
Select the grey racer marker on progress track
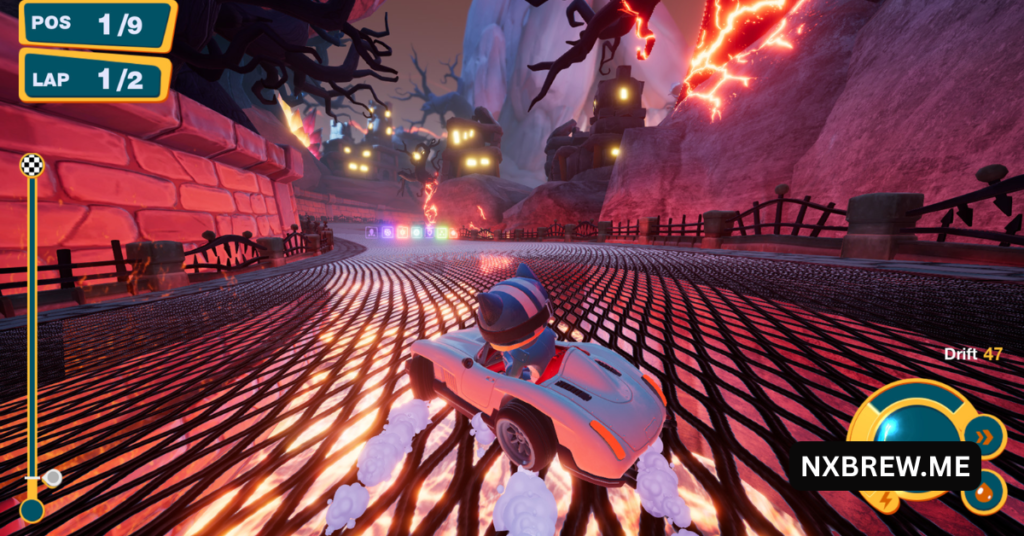click(x=51, y=478)
